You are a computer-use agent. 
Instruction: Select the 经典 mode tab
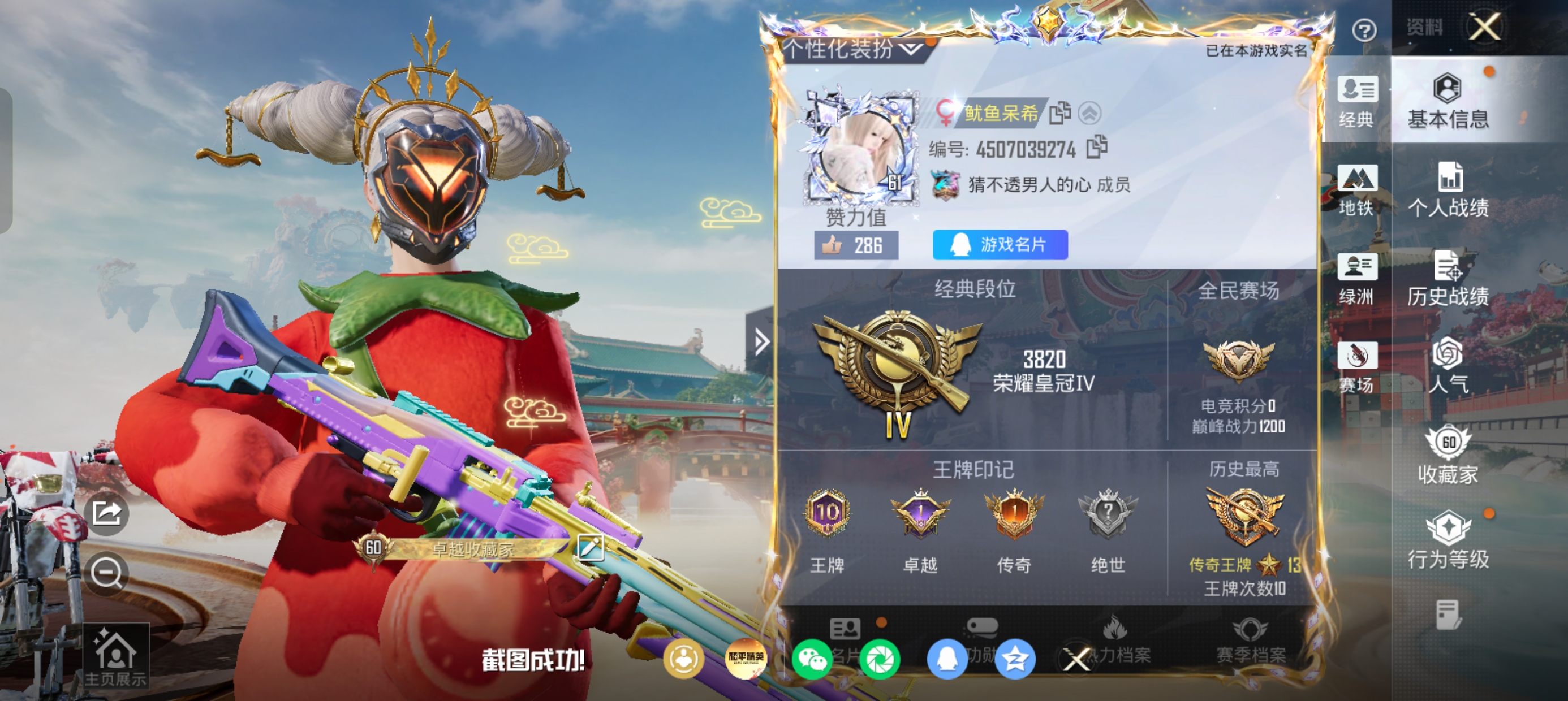click(x=1357, y=102)
